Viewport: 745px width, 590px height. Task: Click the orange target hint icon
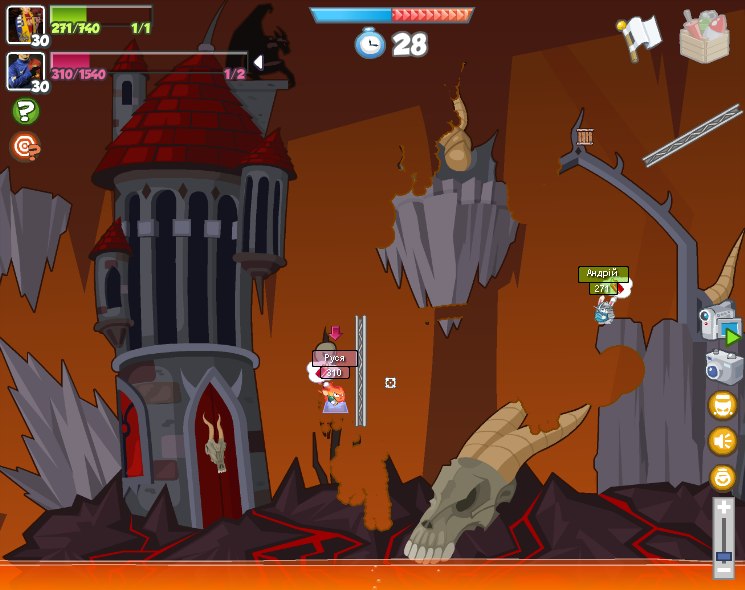point(25,147)
